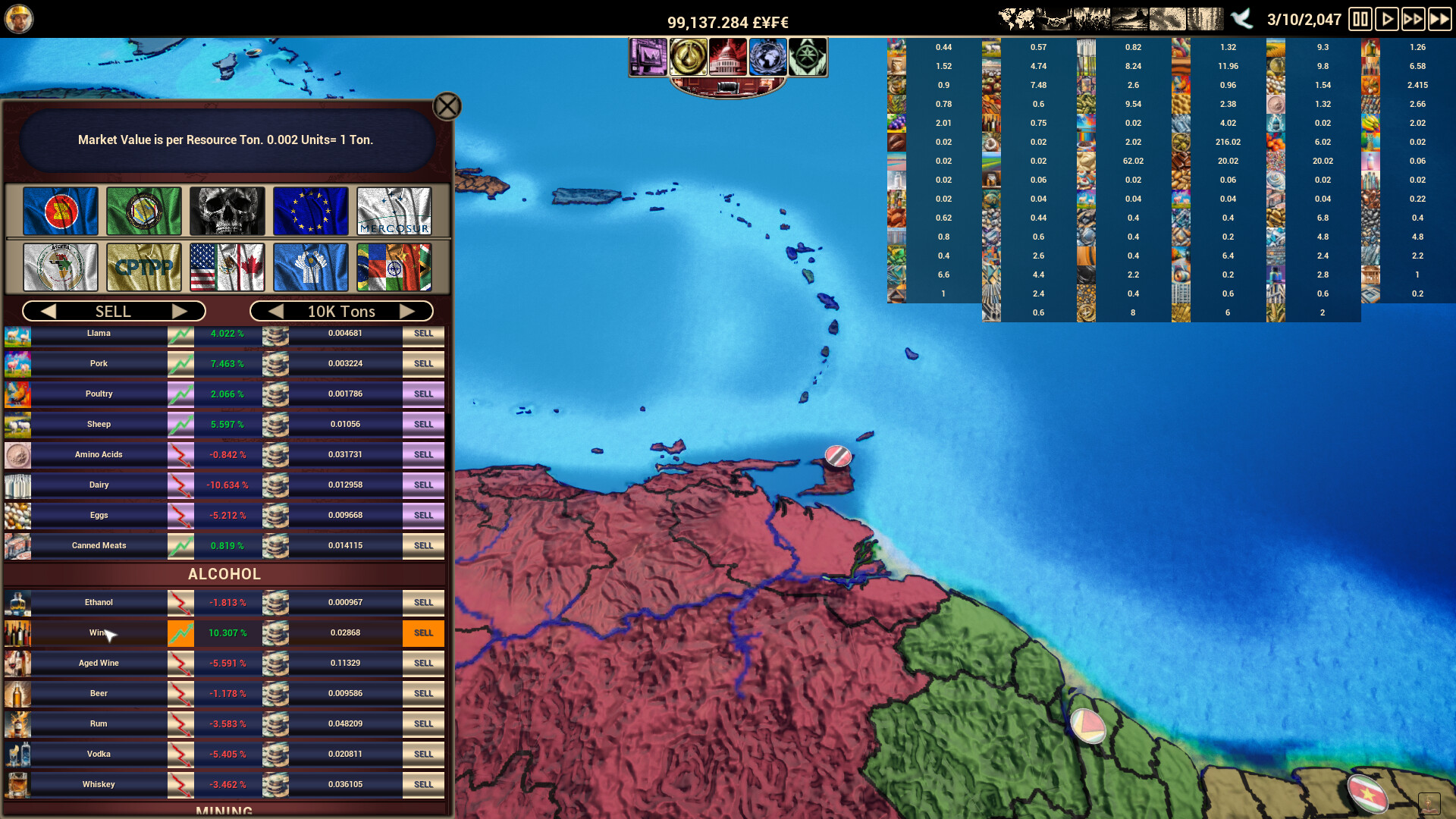Select the green compass military icon
The height and width of the screenshot is (819, 1456).
click(x=808, y=56)
